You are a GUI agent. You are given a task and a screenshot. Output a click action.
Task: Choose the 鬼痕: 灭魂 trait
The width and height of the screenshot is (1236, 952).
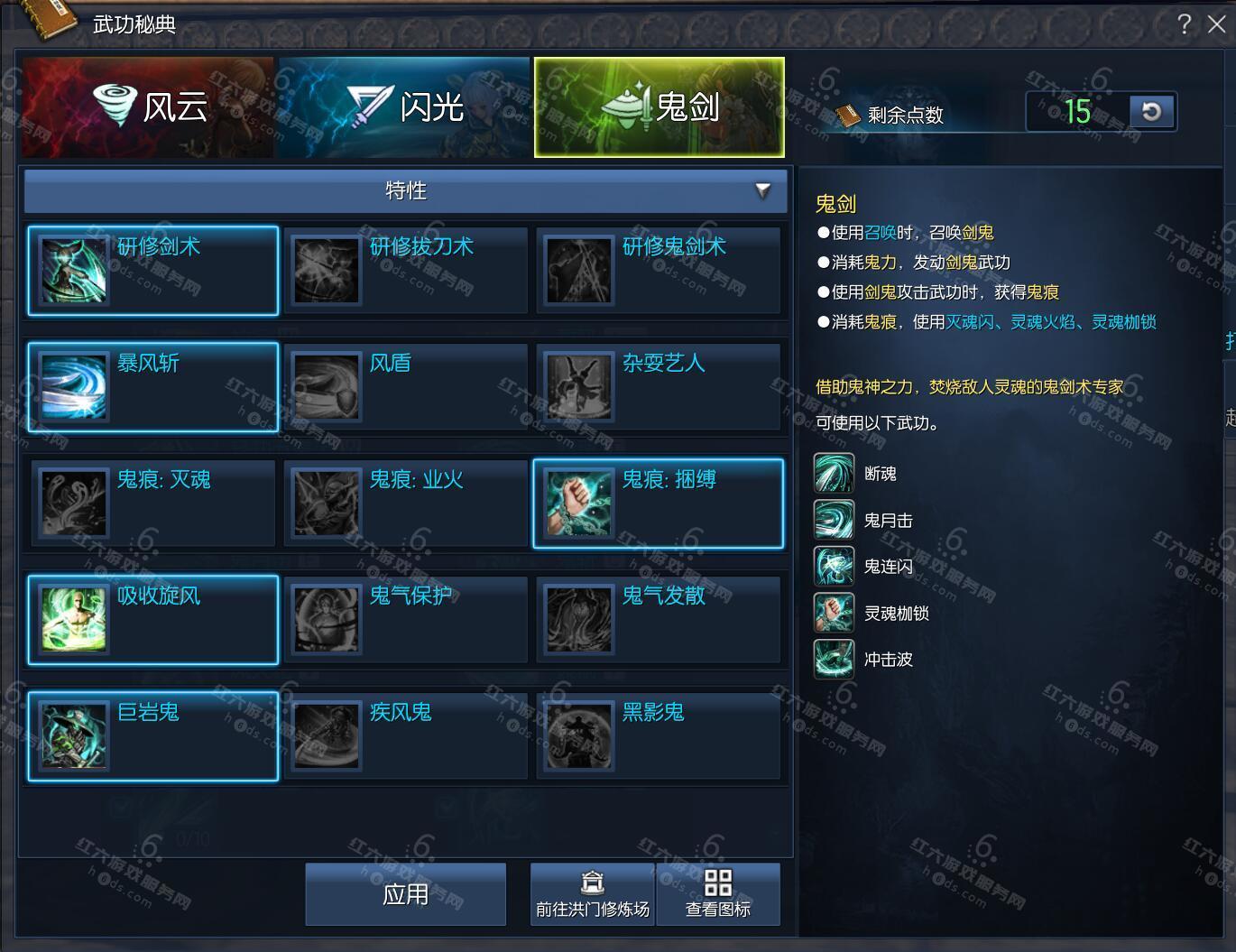[x=153, y=504]
